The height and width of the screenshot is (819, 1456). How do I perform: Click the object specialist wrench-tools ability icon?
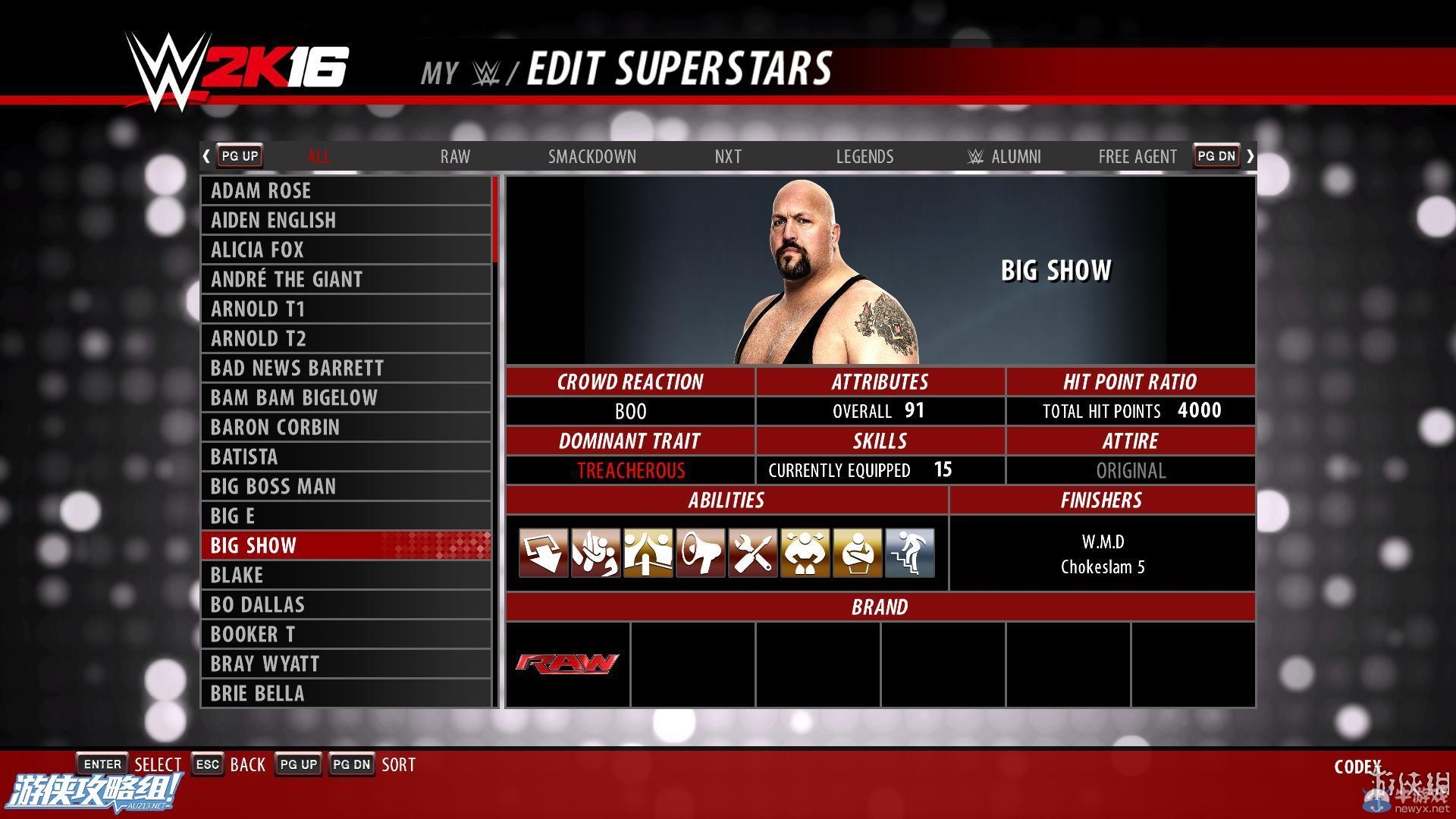click(753, 552)
